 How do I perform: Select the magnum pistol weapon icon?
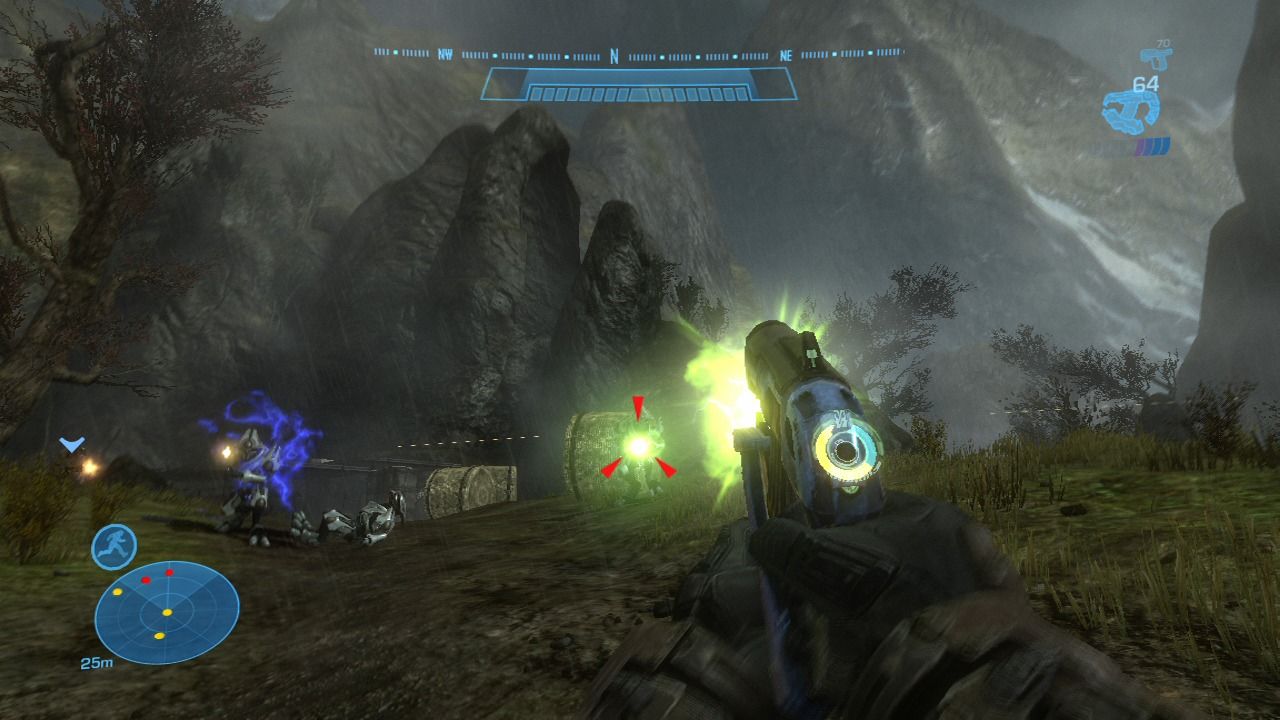tap(1158, 57)
